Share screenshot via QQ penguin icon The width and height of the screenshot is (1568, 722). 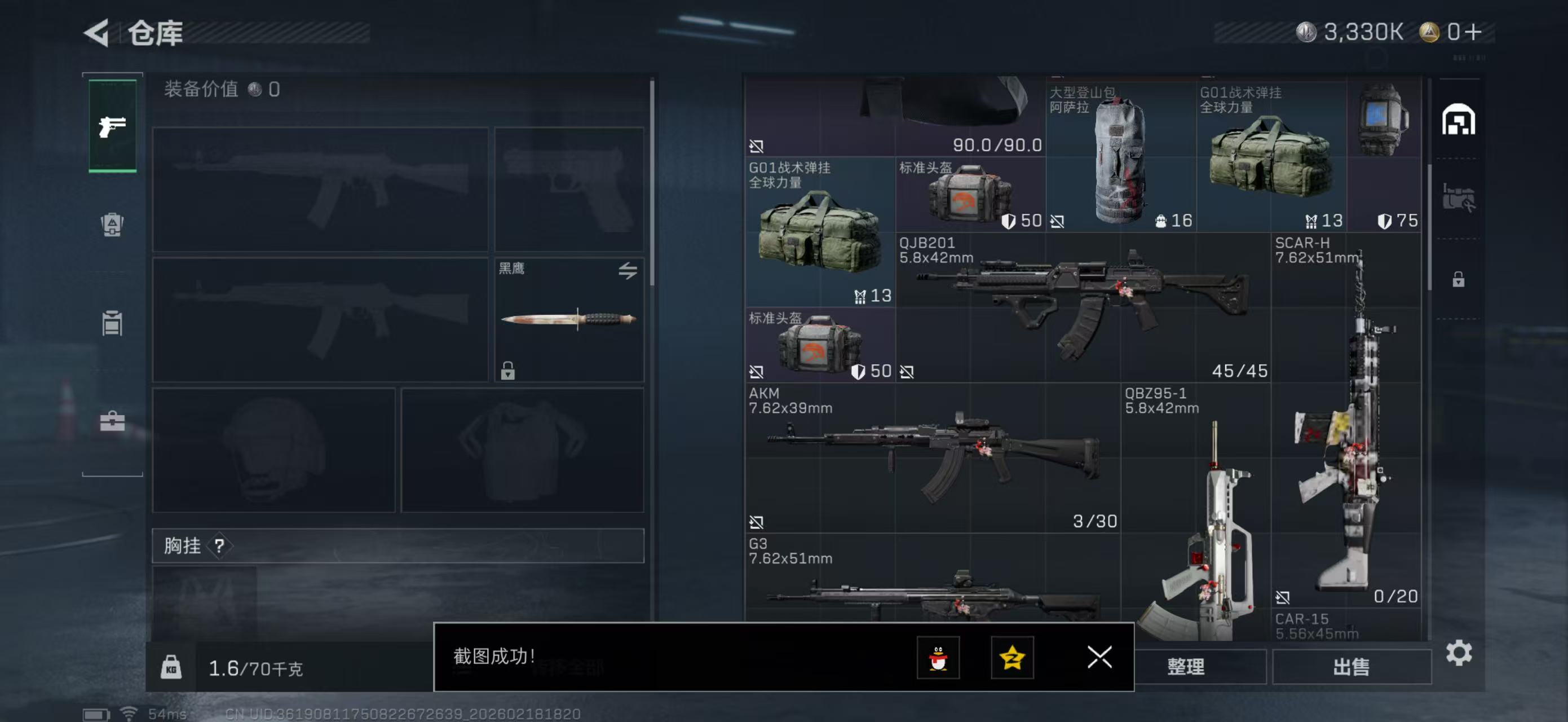click(x=938, y=658)
